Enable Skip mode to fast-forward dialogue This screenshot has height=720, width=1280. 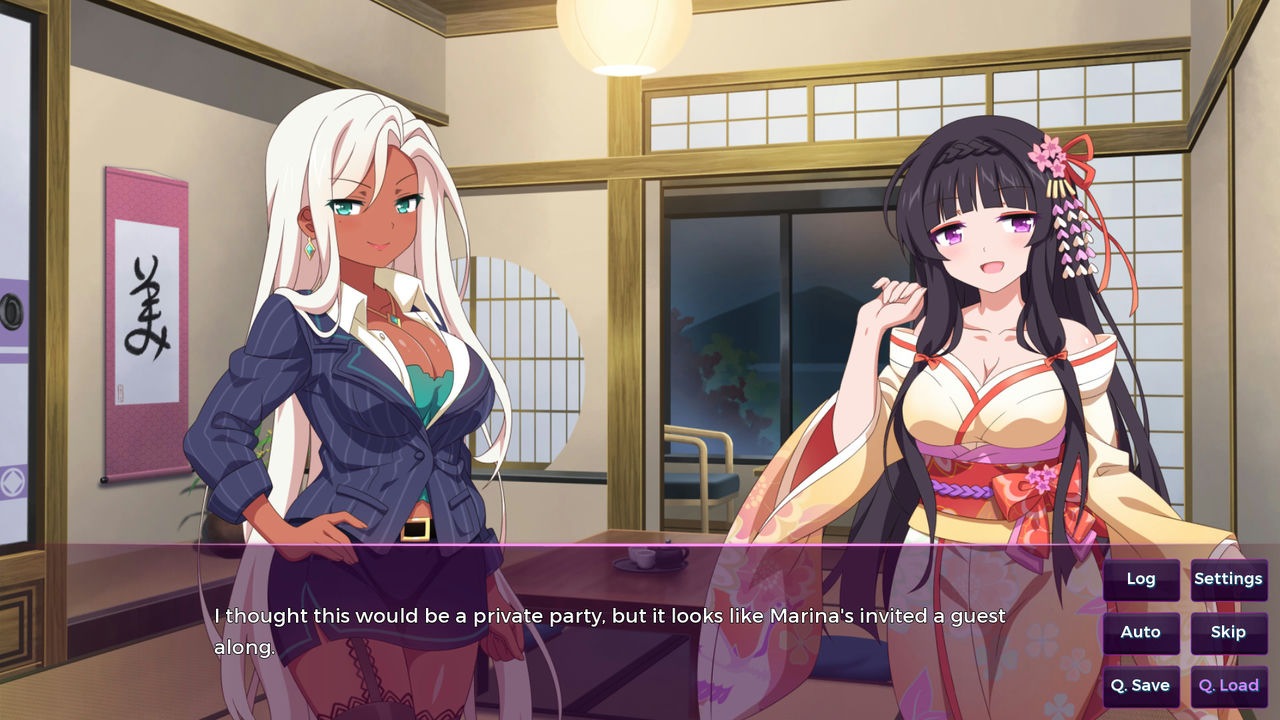pyautogui.click(x=1228, y=632)
